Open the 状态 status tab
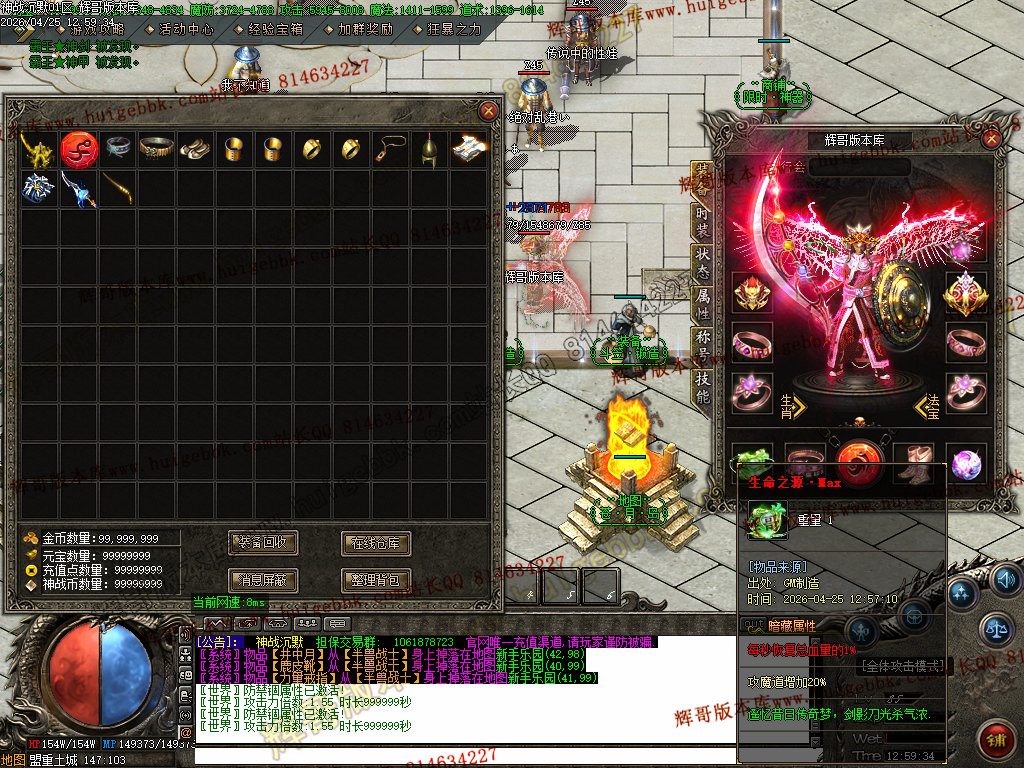Viewport: 1024px width, 768px height. point(702,260)
